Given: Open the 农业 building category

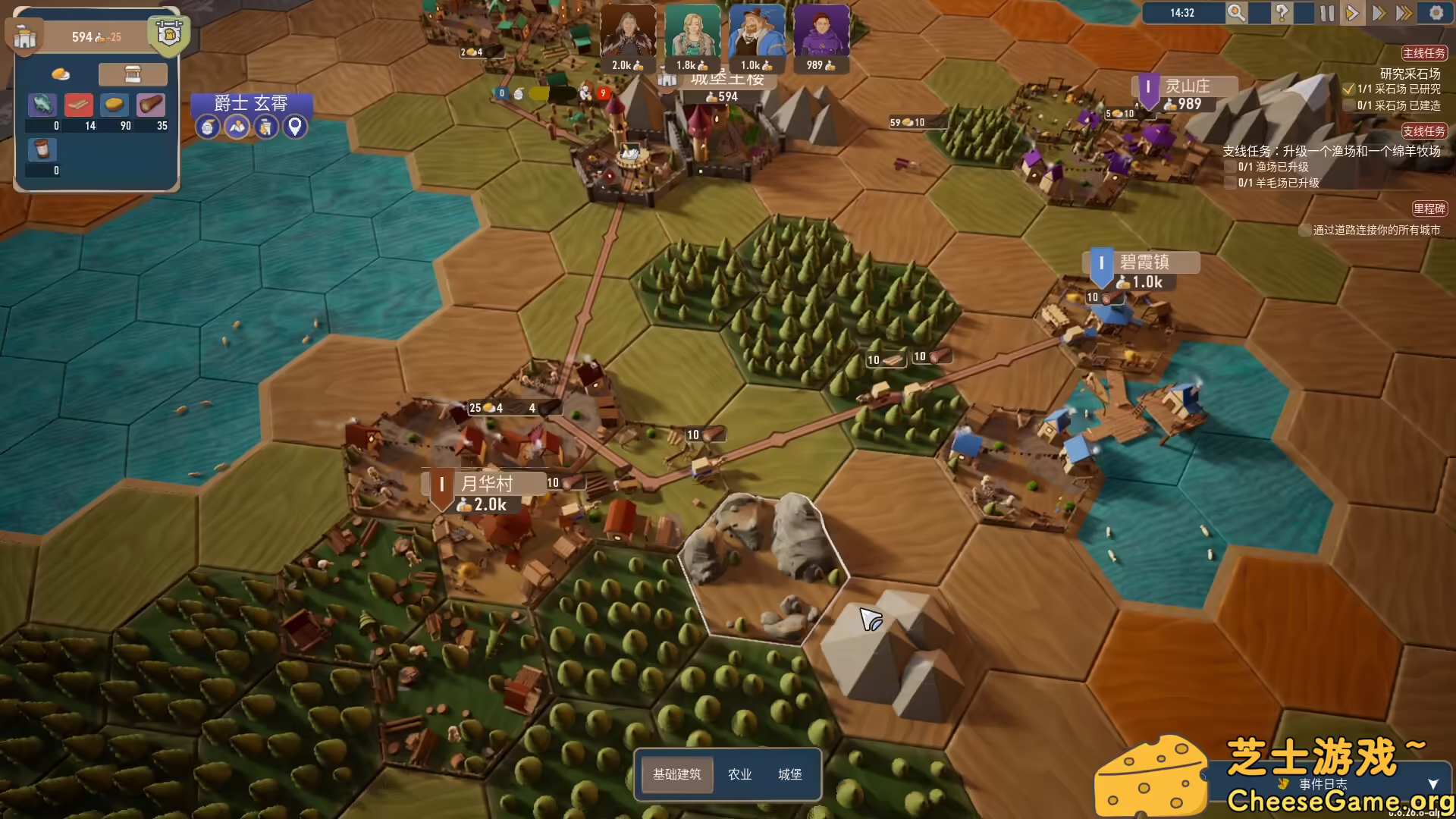Looking at the screenshot, I should pyautogui.click(x=739, y=774).
